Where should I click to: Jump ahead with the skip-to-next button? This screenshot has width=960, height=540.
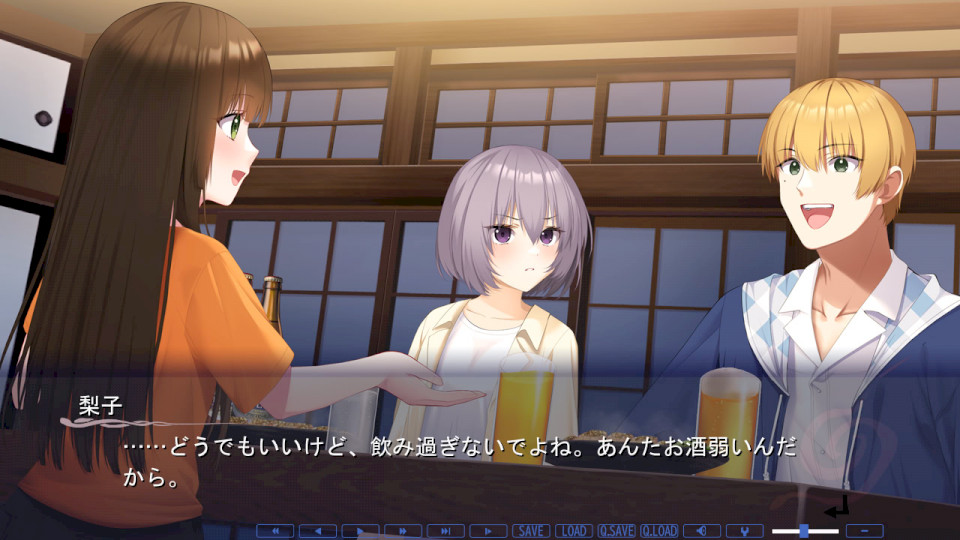click(x=445, y=531)
